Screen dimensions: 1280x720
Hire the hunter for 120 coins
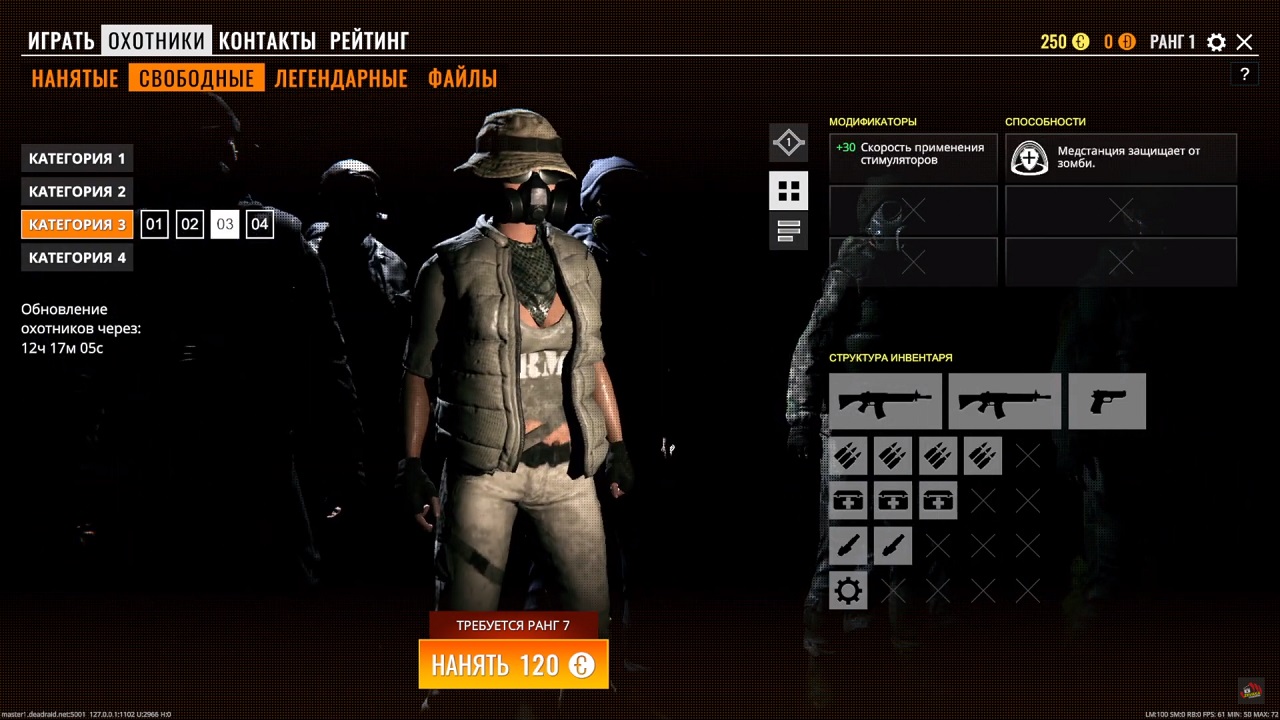513,665
